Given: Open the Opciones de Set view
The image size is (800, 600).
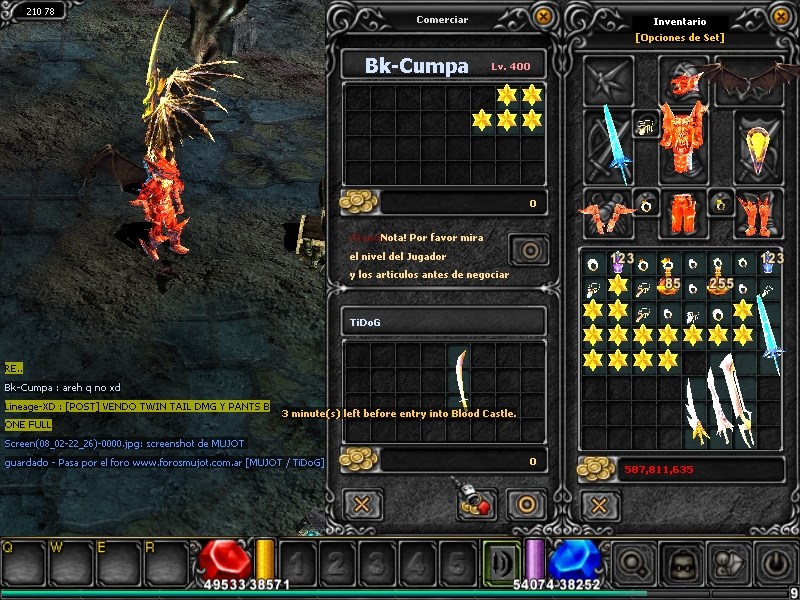Looking at the screenshot, I should point(680,38).
